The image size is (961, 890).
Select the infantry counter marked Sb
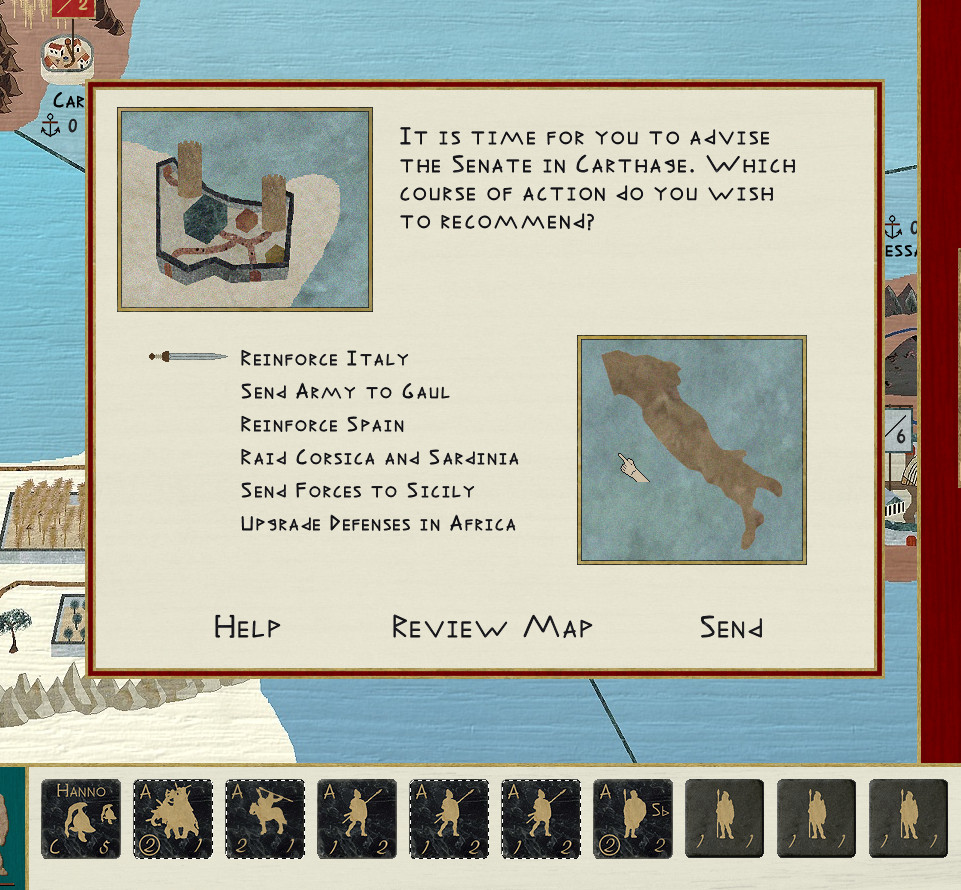pos(633,819)
